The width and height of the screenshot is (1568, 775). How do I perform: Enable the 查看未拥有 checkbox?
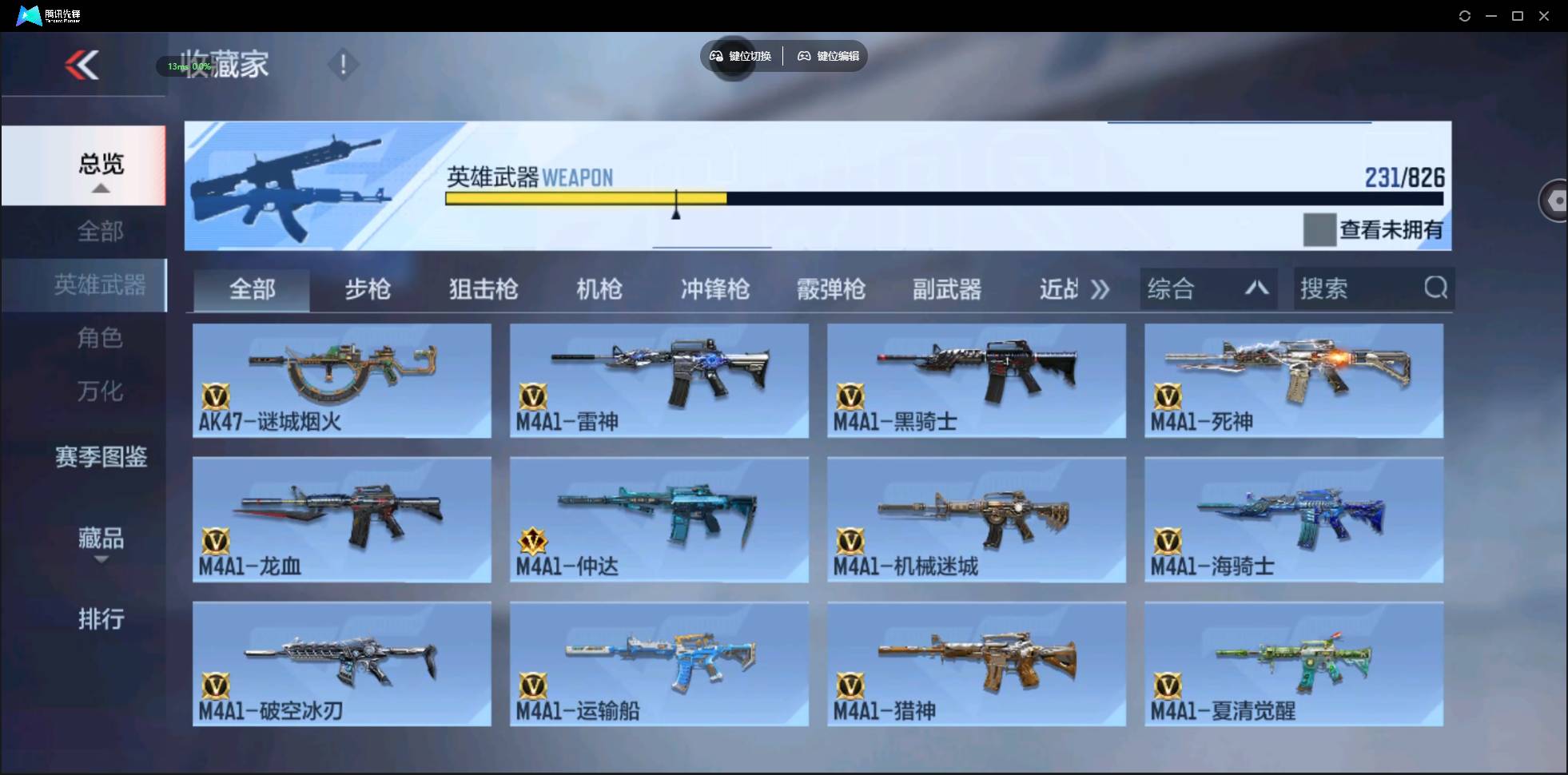pos(1320,230)
